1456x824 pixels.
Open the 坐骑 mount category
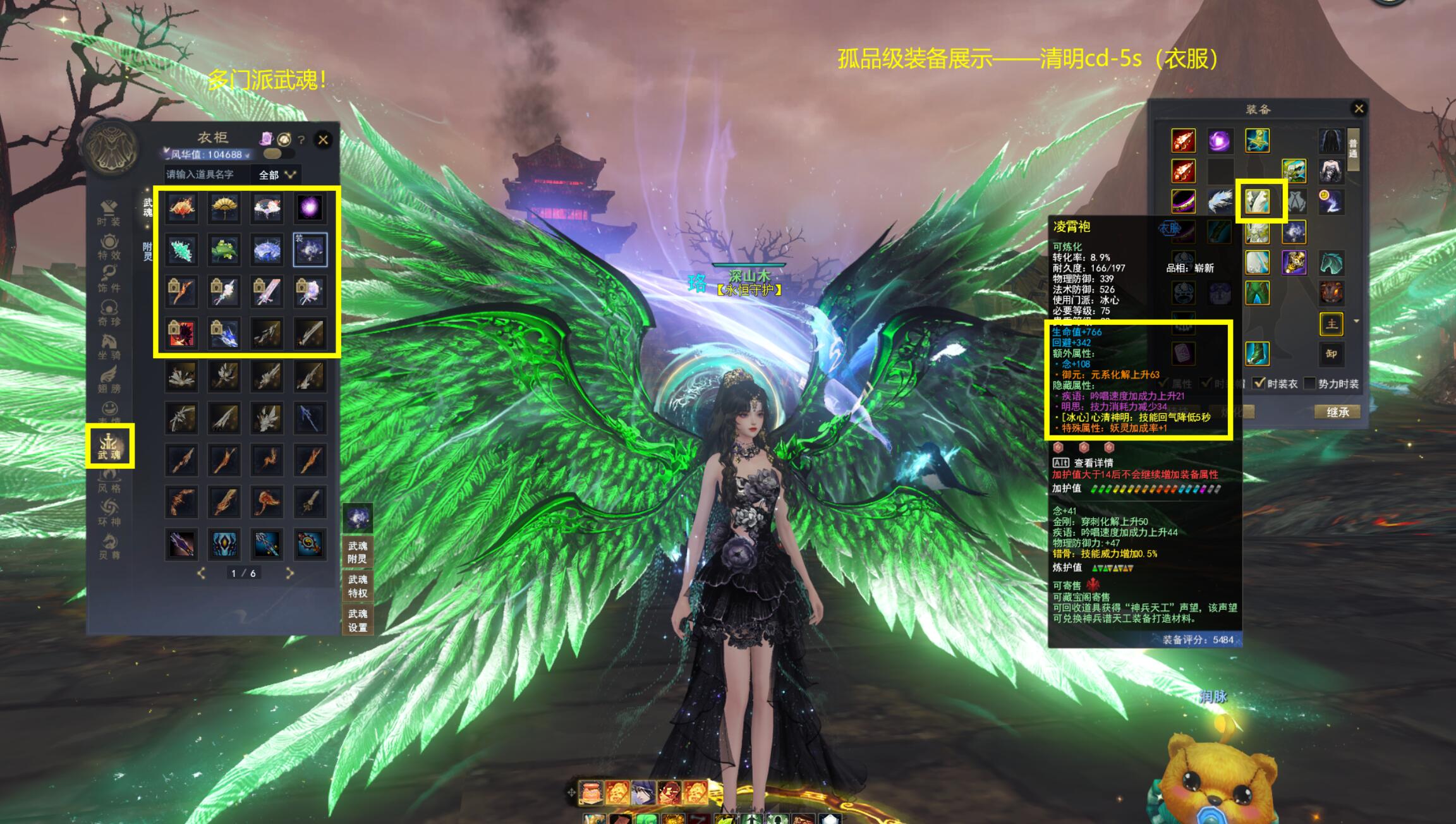click(109, 347)
